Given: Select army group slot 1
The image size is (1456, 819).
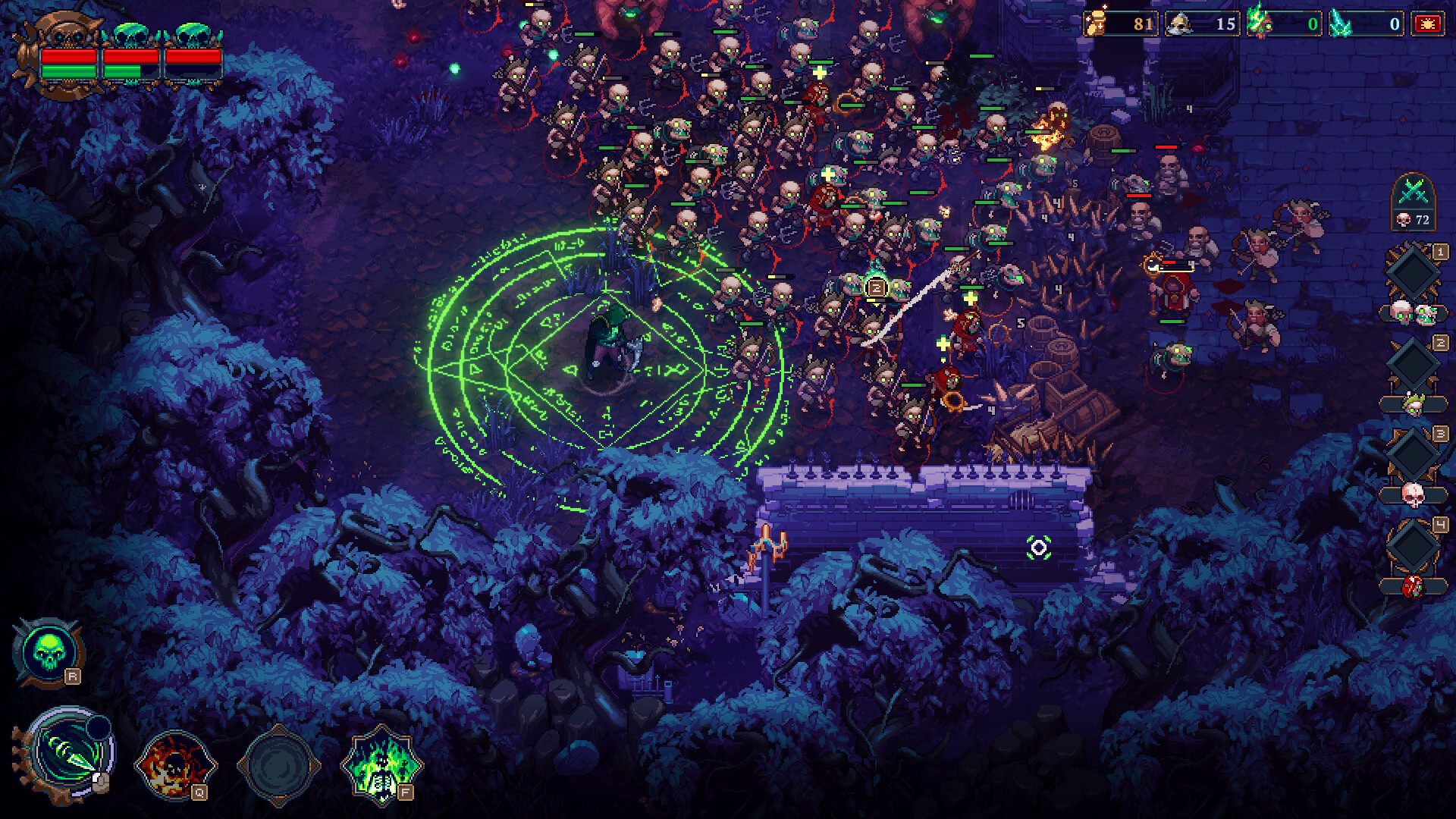Looking at the screenshot, I should pos(1413,272).
